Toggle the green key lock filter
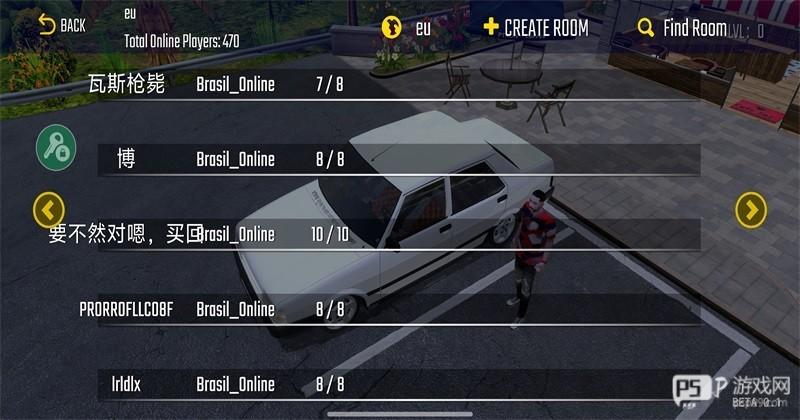Image resolution: width=800 pixels, height=420 pixels. coord(56,148)
